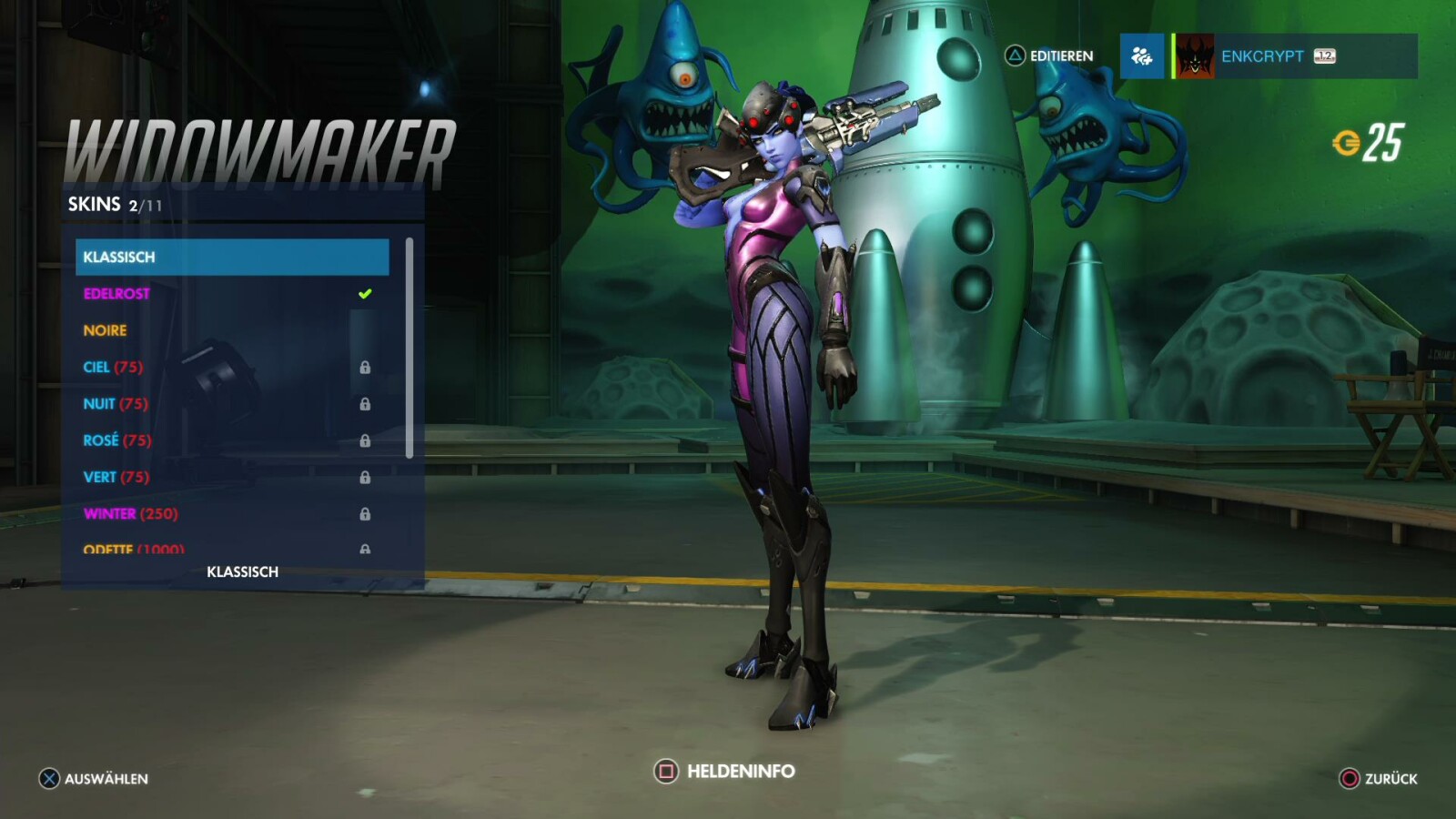This screenshot has height=819, width=1456.
Task: Open the group icon next to profile
Action: pos(1142,56)
